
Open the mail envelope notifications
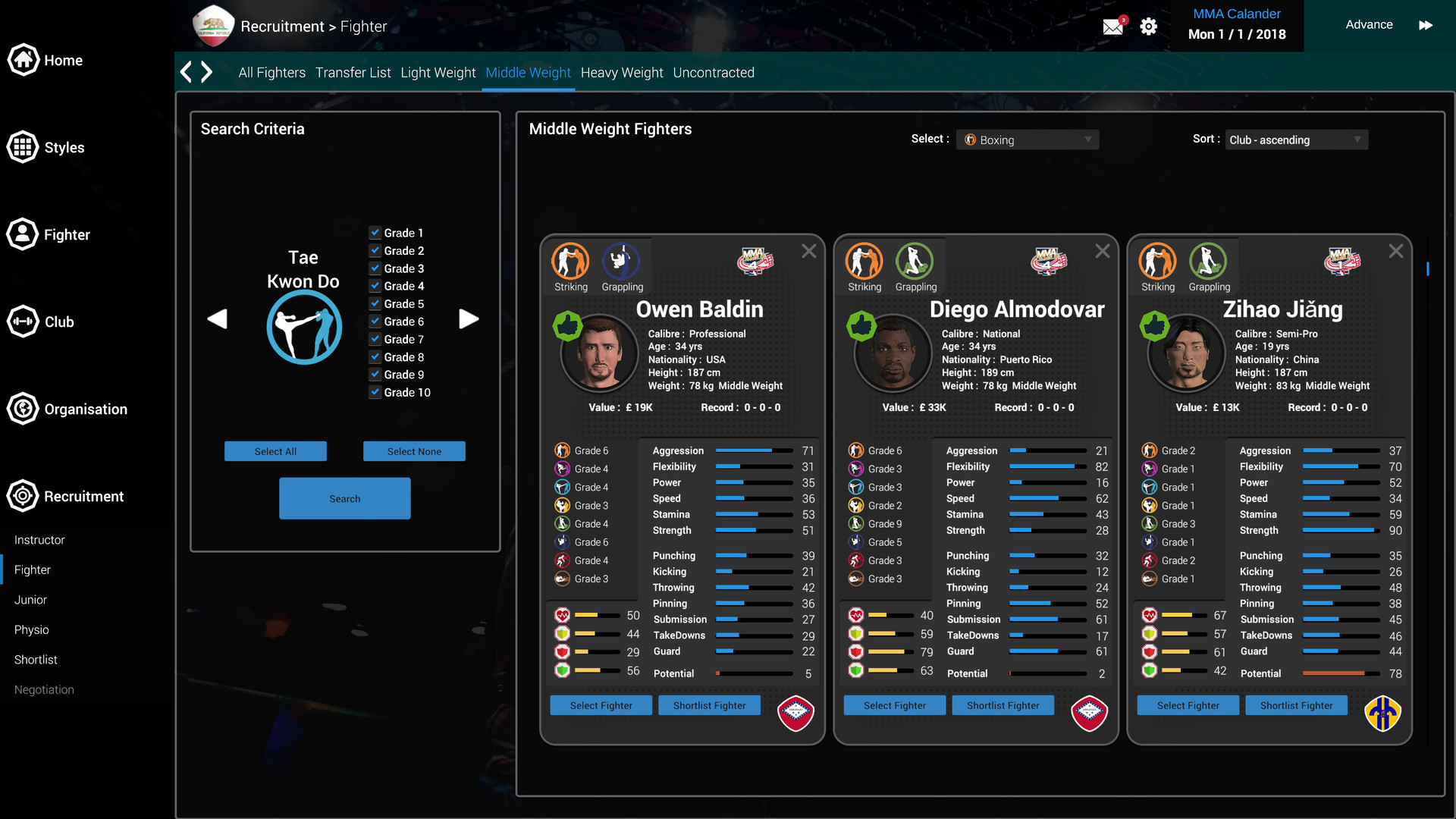tap(1112, 25)
